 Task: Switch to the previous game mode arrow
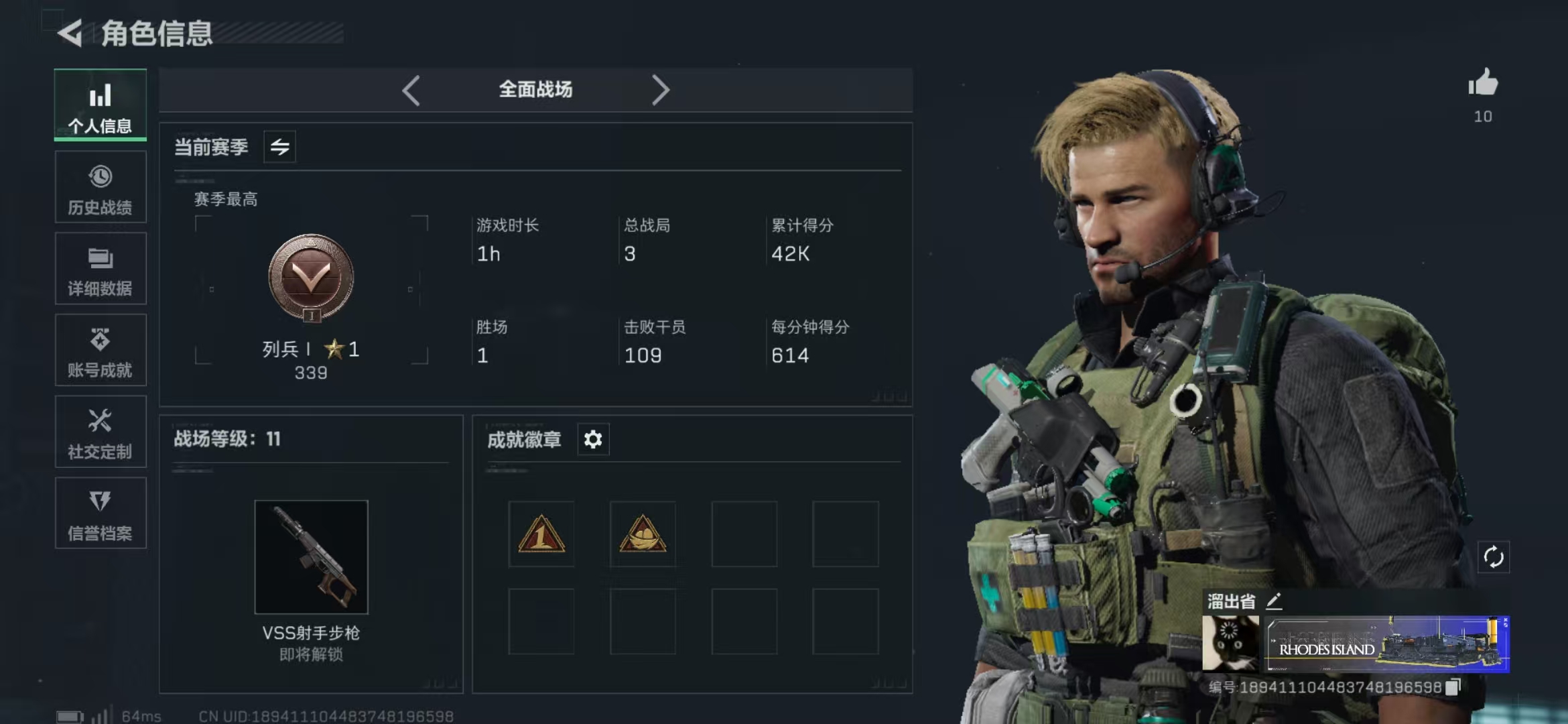click(411, 90)
